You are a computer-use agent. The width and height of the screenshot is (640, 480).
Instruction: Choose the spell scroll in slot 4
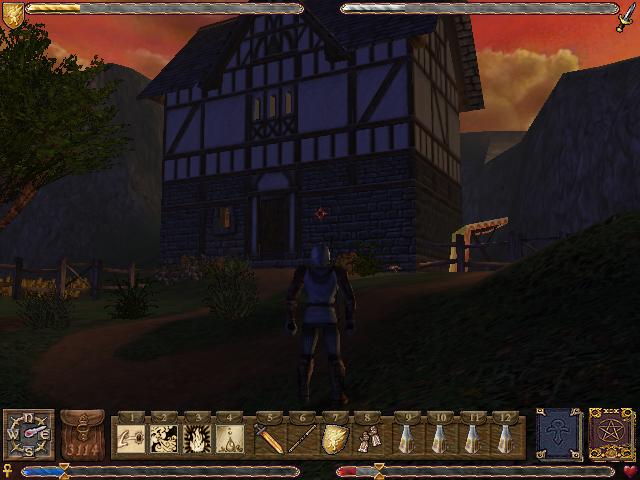click(x=232, y=437)
